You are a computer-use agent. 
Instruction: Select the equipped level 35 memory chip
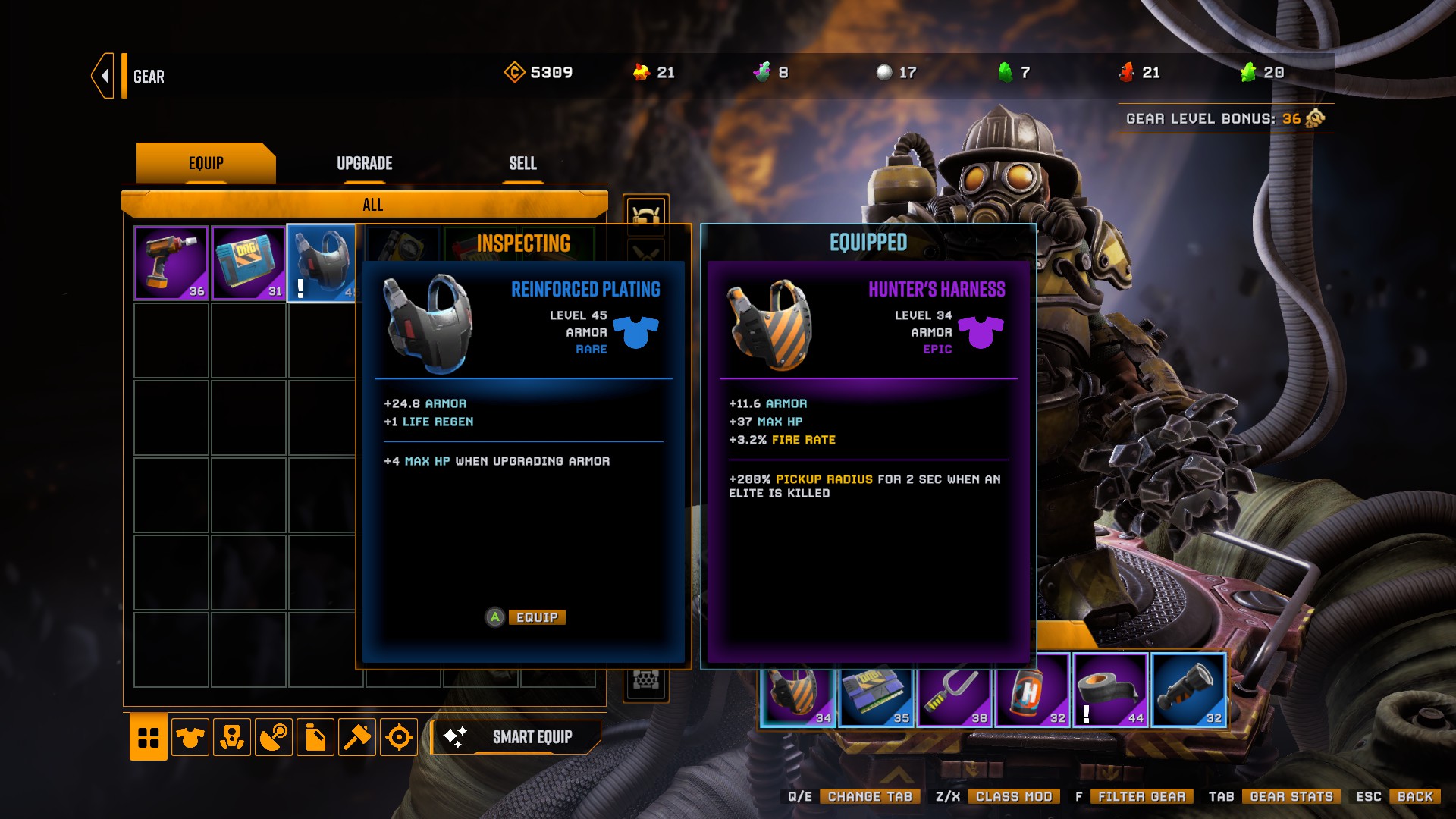876,692
